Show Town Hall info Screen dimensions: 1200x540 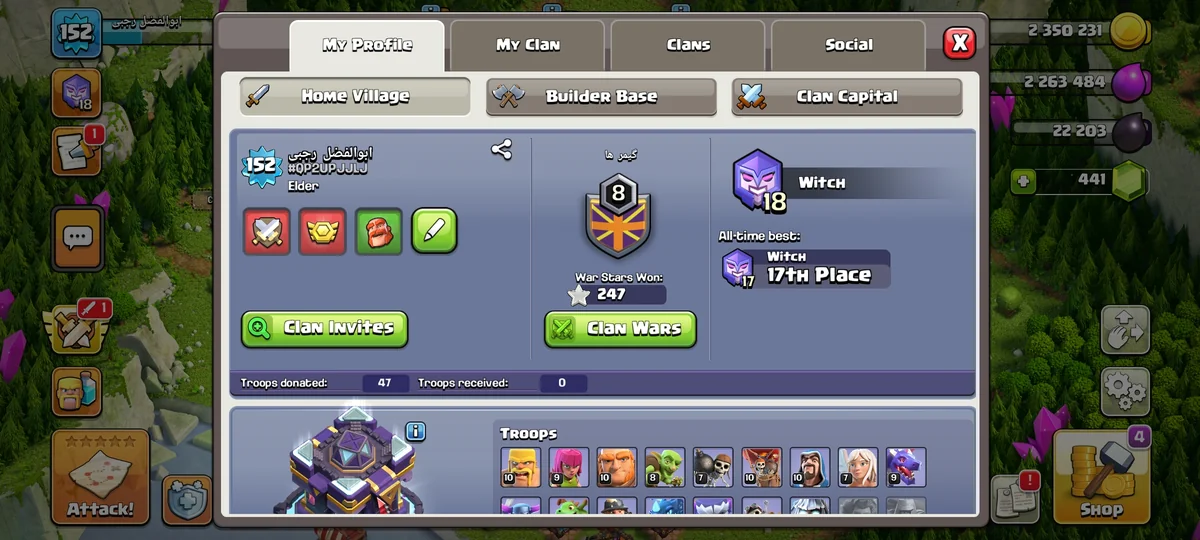click(416, 431)
